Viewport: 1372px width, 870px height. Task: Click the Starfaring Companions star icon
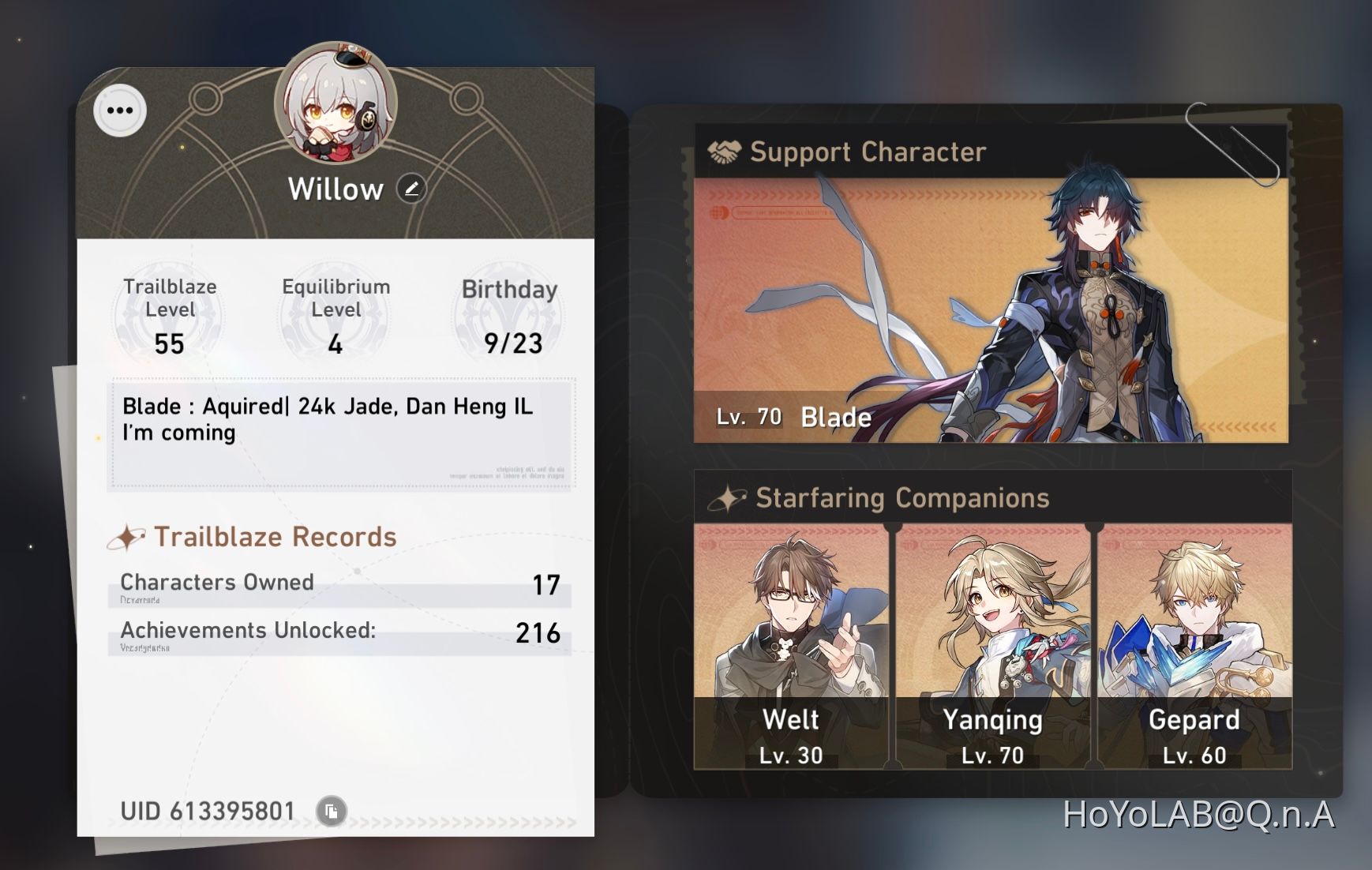729,497
